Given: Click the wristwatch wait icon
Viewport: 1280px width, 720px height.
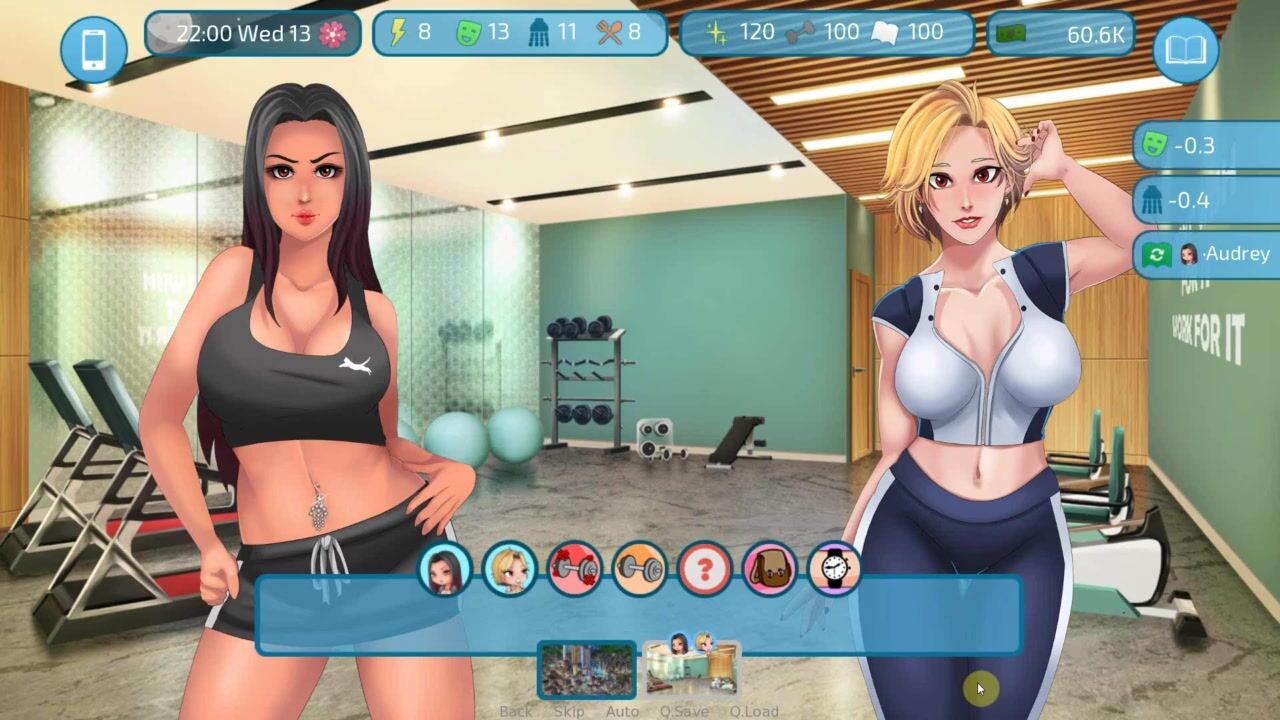Looking at the screenshot, I should pyautogui.click(x=835, y=569).
